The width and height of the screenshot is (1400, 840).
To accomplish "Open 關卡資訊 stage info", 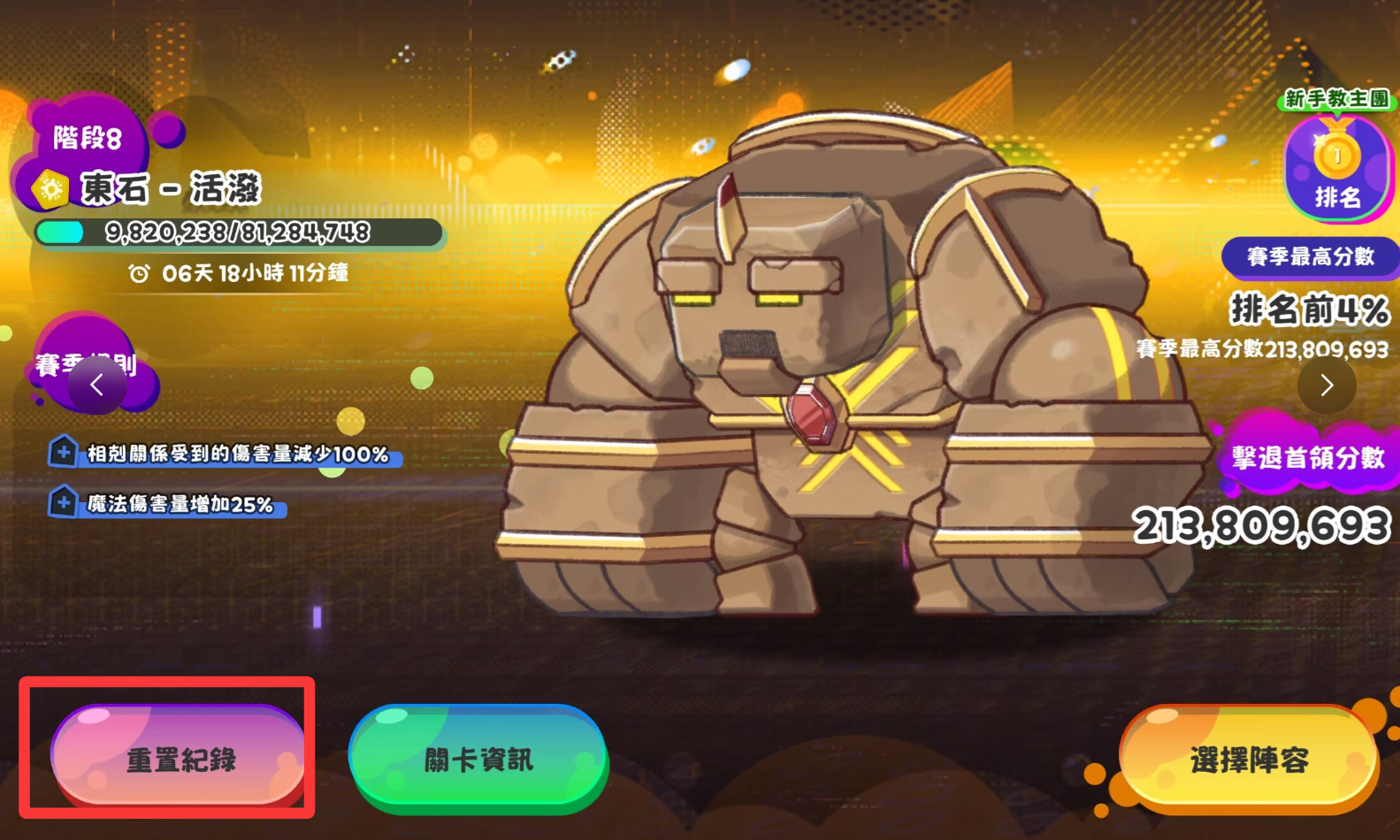I will (478, 758).
